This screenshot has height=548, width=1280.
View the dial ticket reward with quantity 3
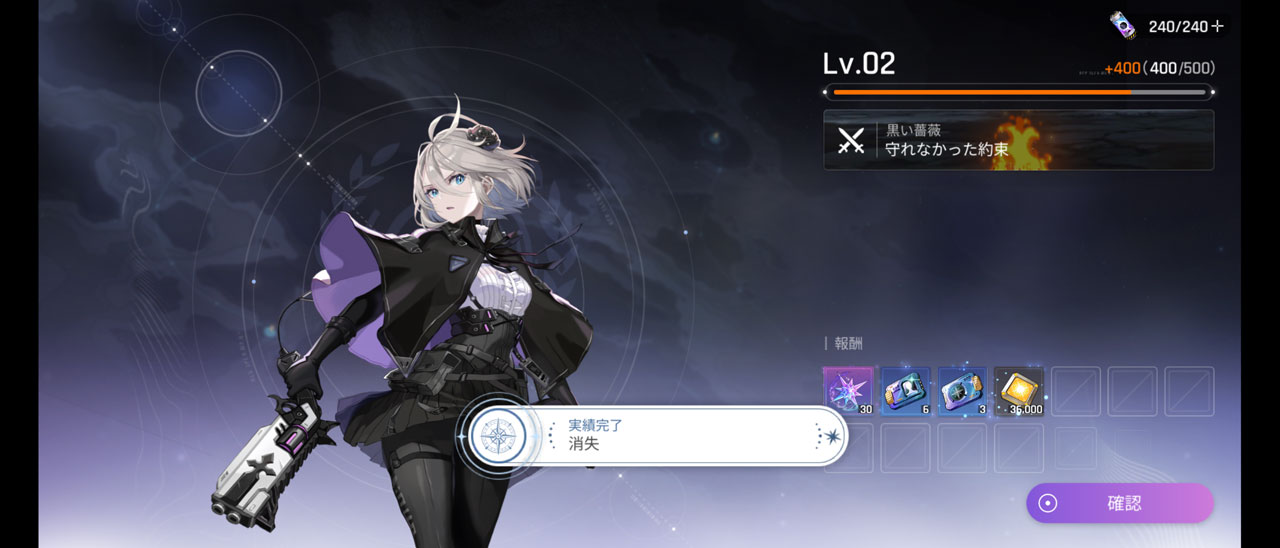tap(962, 391)
